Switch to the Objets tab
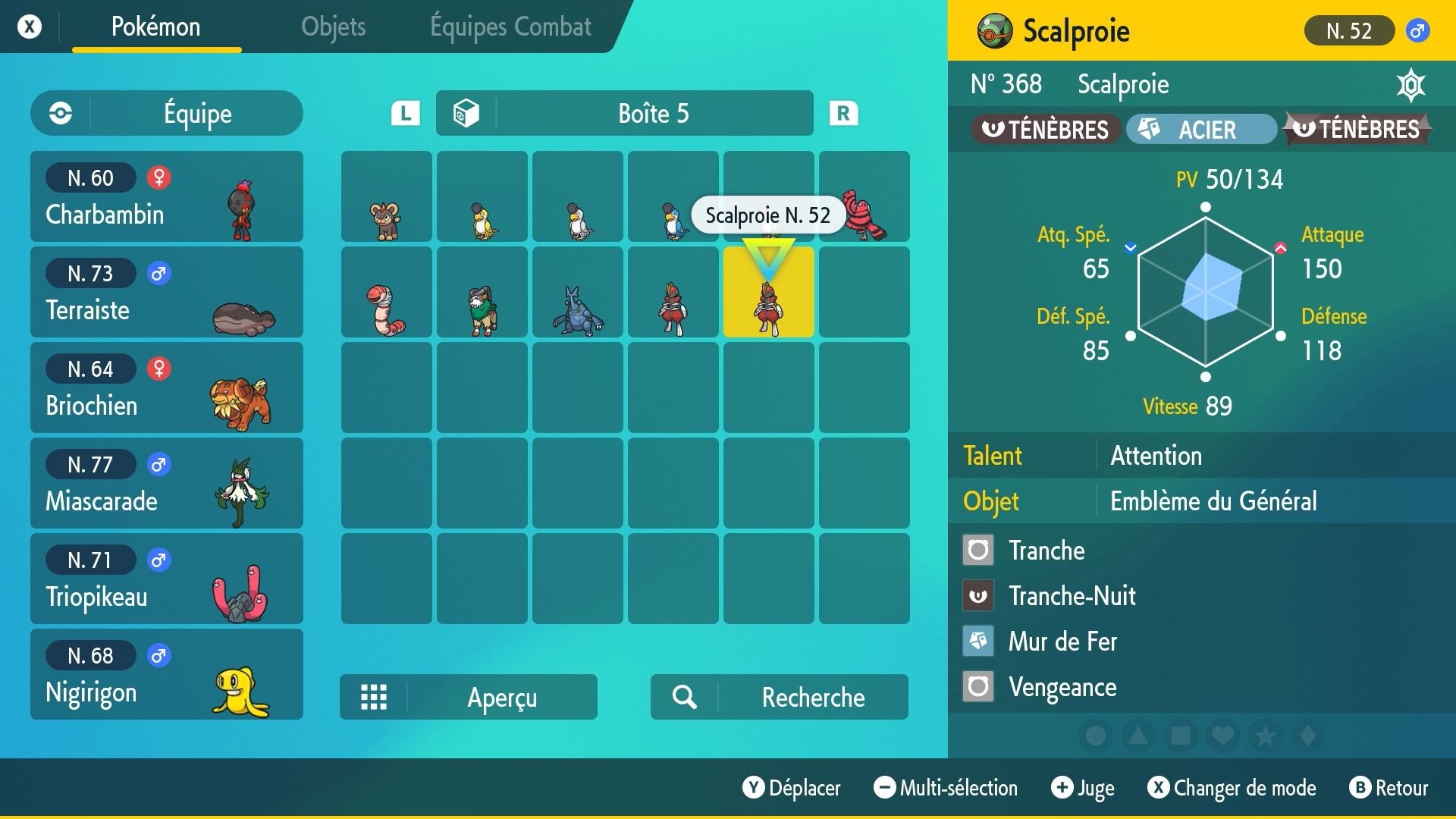This screenshot has height=819, width=1456. (333, 27)
